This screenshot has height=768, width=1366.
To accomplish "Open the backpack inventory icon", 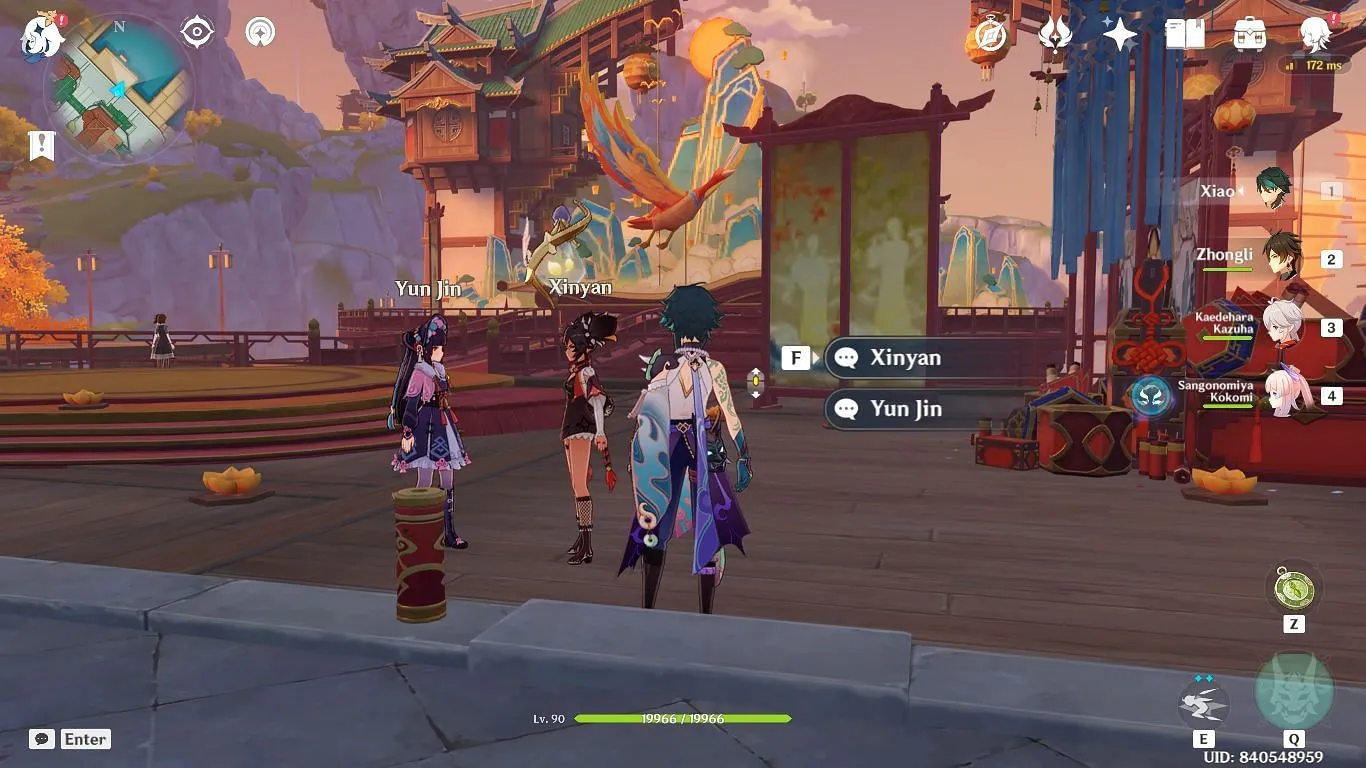I will [1249, 35].
